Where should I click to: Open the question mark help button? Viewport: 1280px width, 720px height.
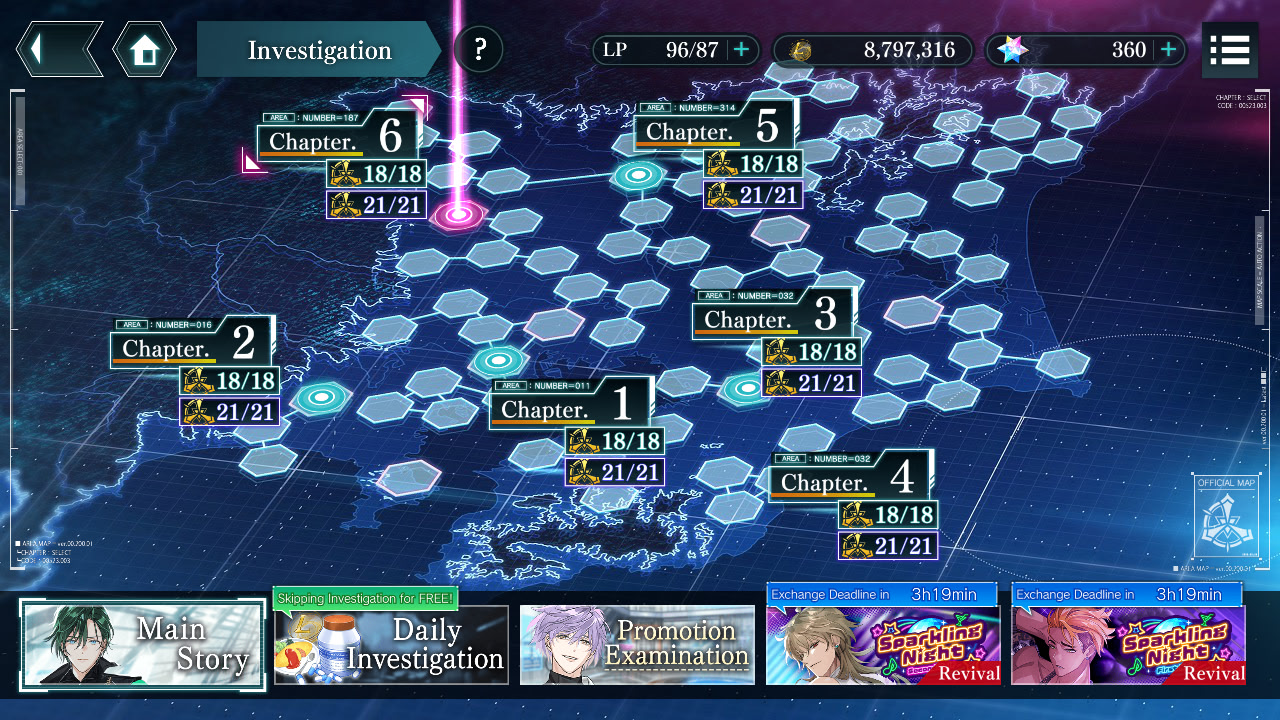click(479, 49)
